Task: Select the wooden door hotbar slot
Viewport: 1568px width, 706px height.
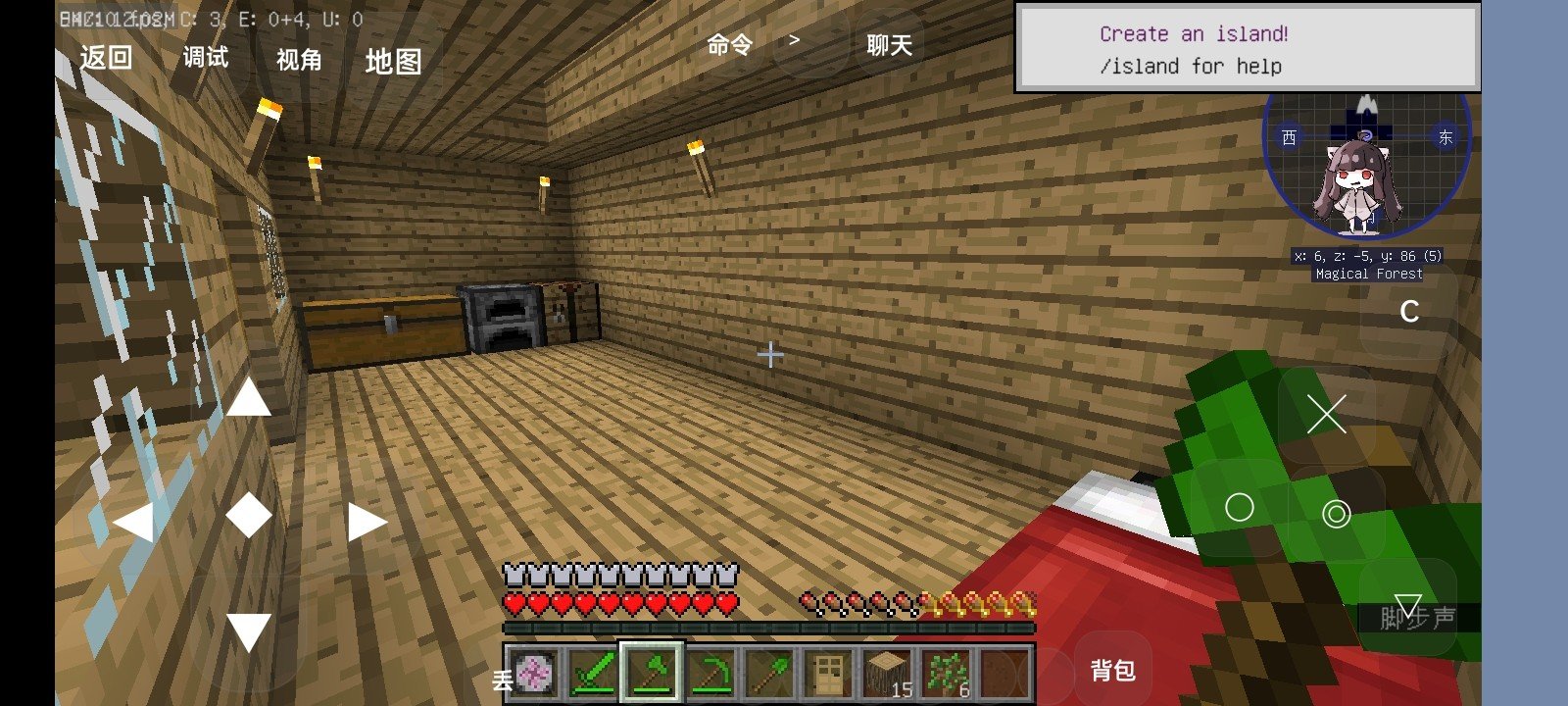Action: pyautogui.click(x=828, y=673)
